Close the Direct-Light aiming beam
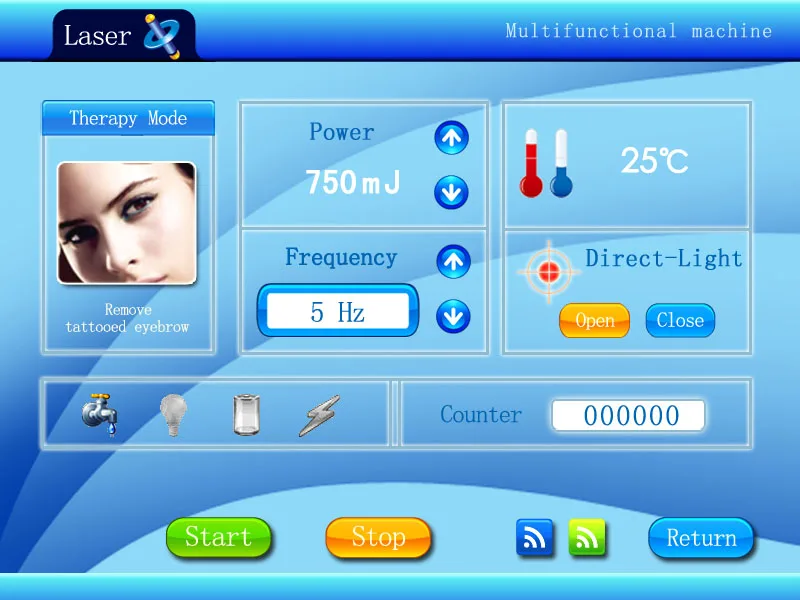 coord(680,321)
